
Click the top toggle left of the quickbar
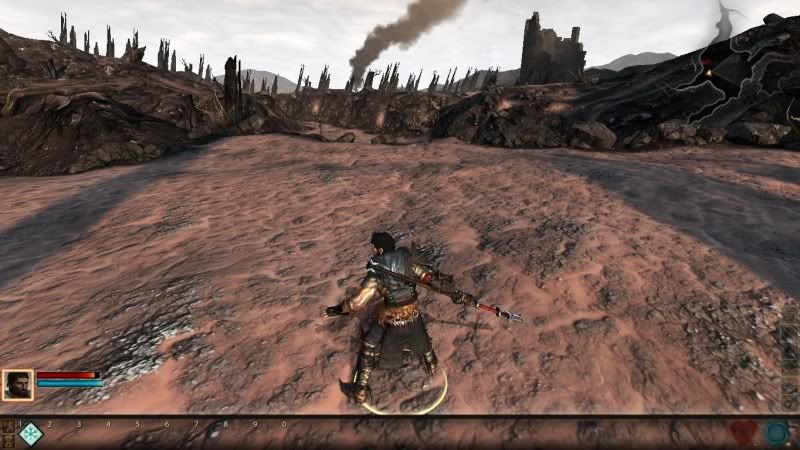click(7, 427)
